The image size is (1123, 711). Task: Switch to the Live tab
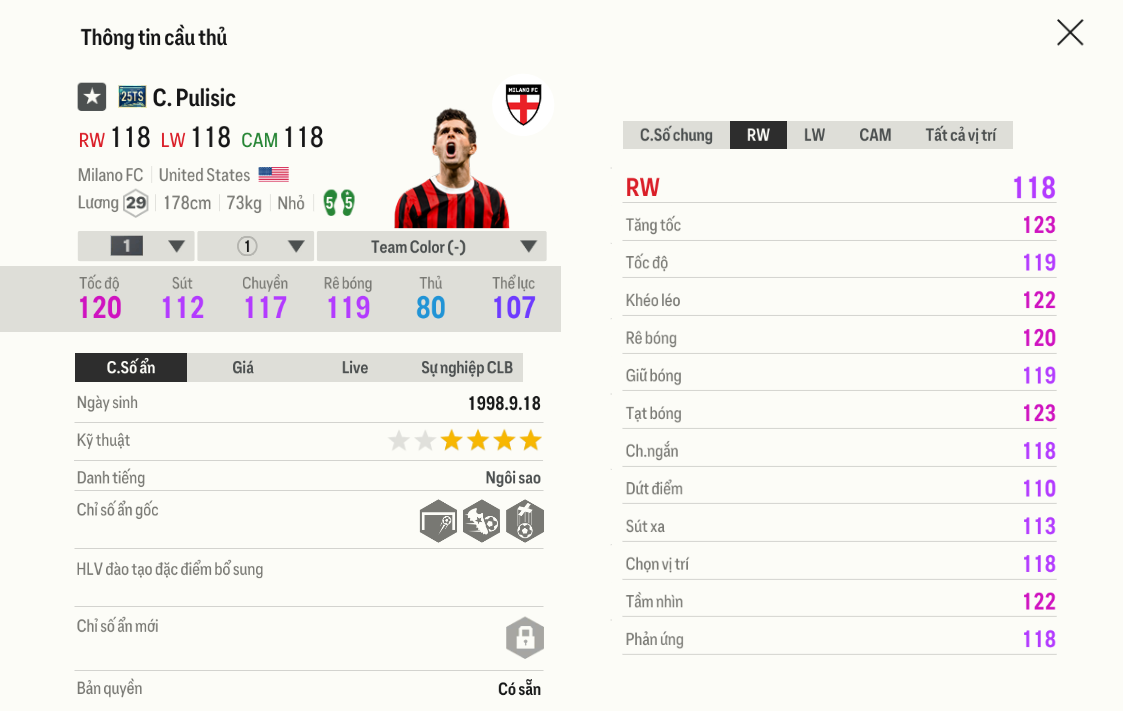(x=355, y=368)
